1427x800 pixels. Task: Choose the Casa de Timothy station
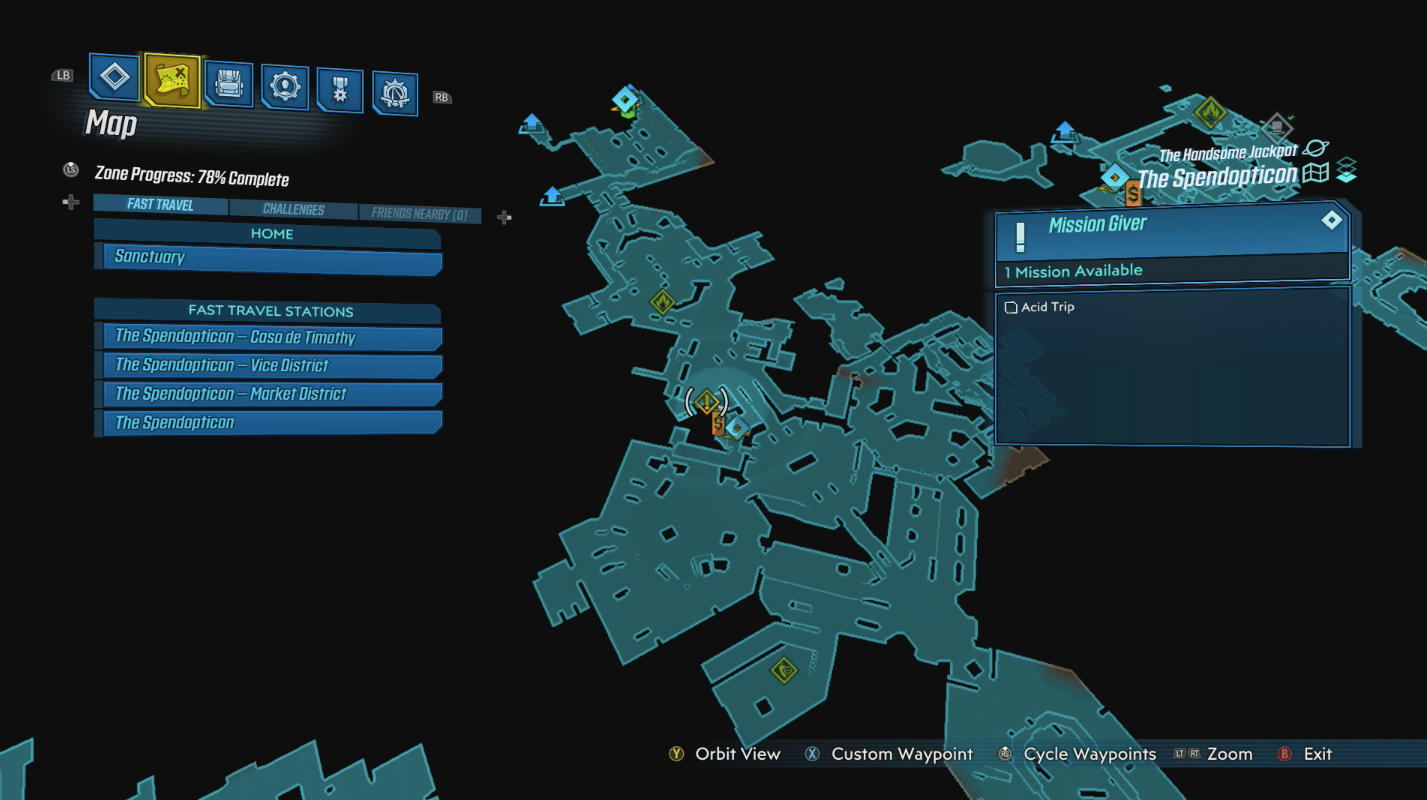(272, 337)
